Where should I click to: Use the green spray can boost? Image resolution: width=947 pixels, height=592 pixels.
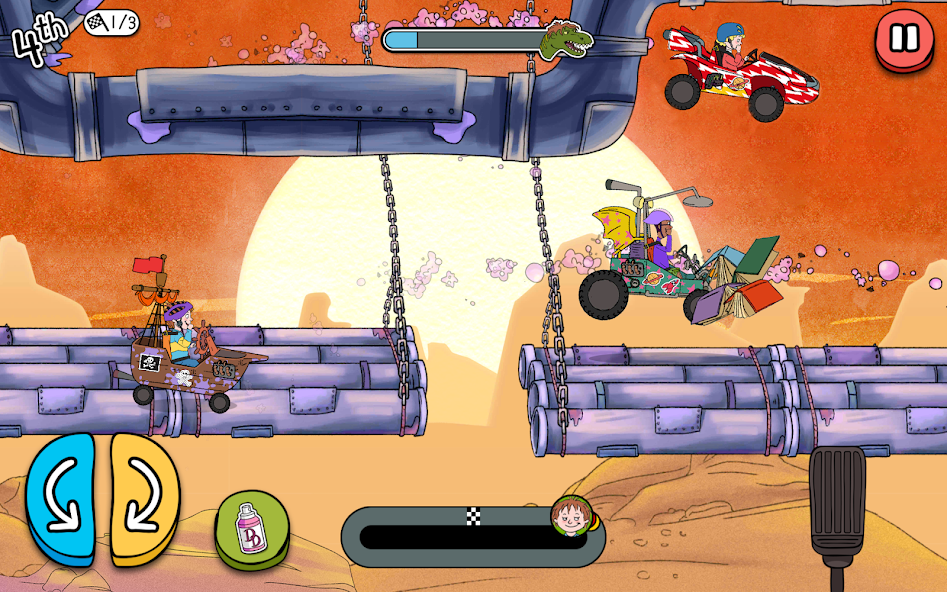tap(252, 529)
